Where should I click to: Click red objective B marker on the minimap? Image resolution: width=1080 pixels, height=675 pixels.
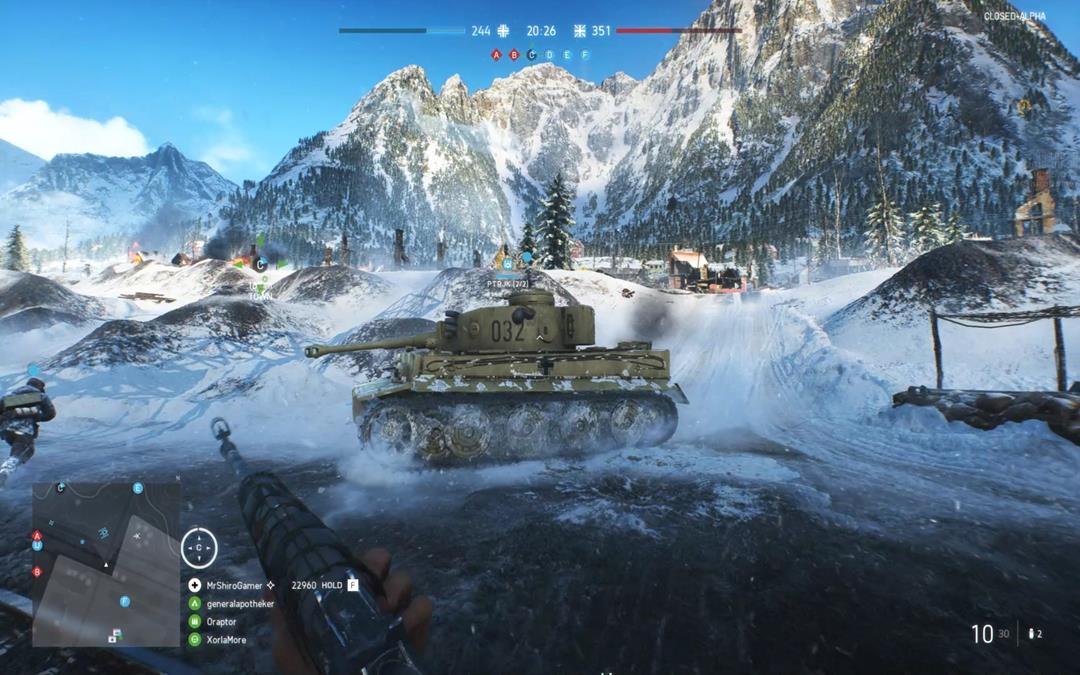38,572
